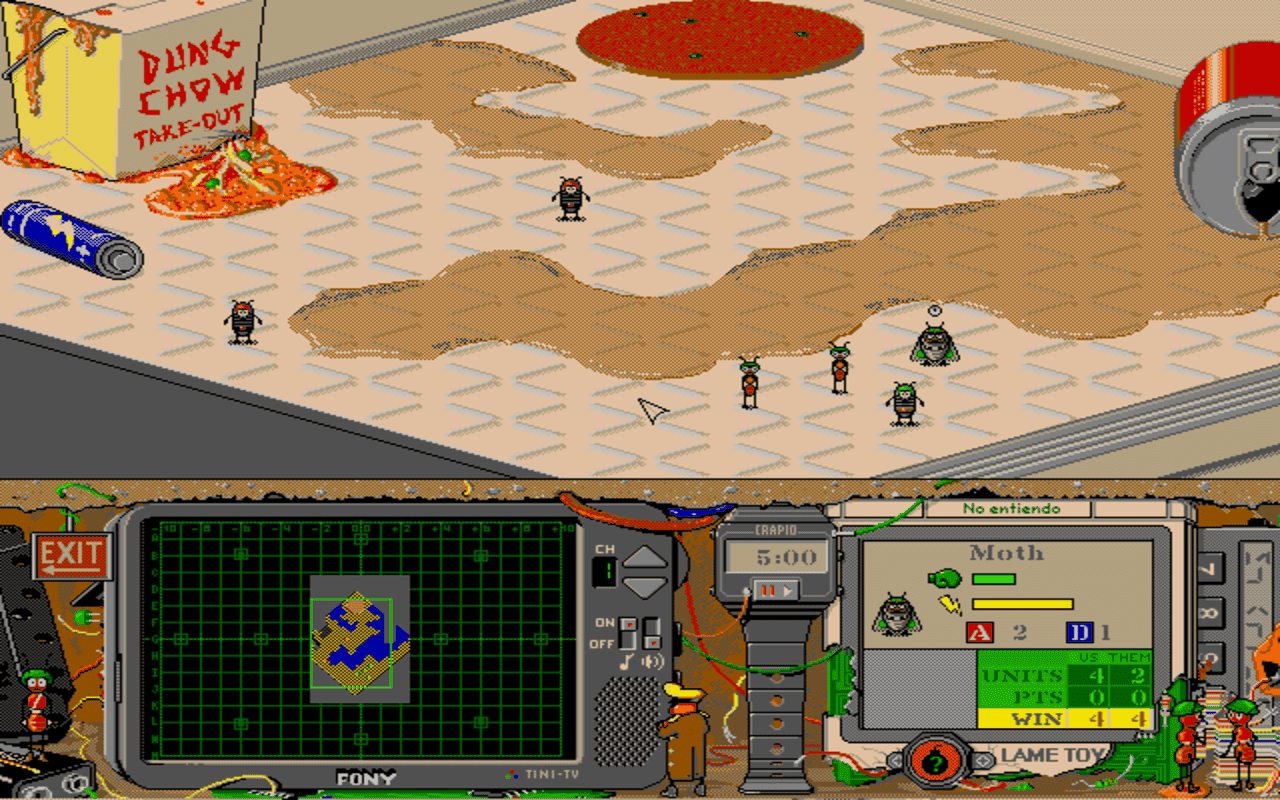
Task: Click the Moth portrait icon
Action: tap(898, 614)
